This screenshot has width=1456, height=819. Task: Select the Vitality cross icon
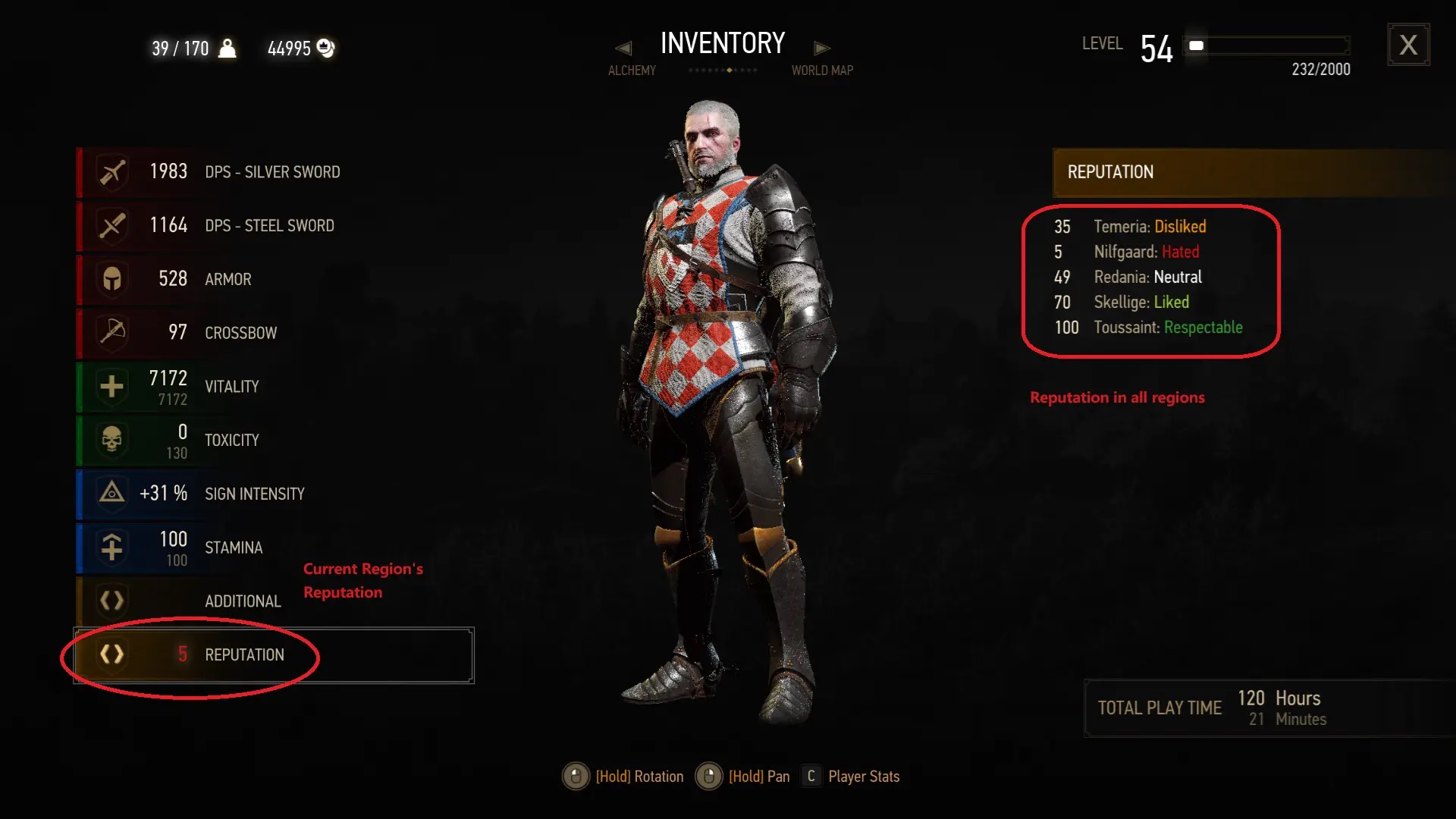pyautogui.click(x=111, y=387)
